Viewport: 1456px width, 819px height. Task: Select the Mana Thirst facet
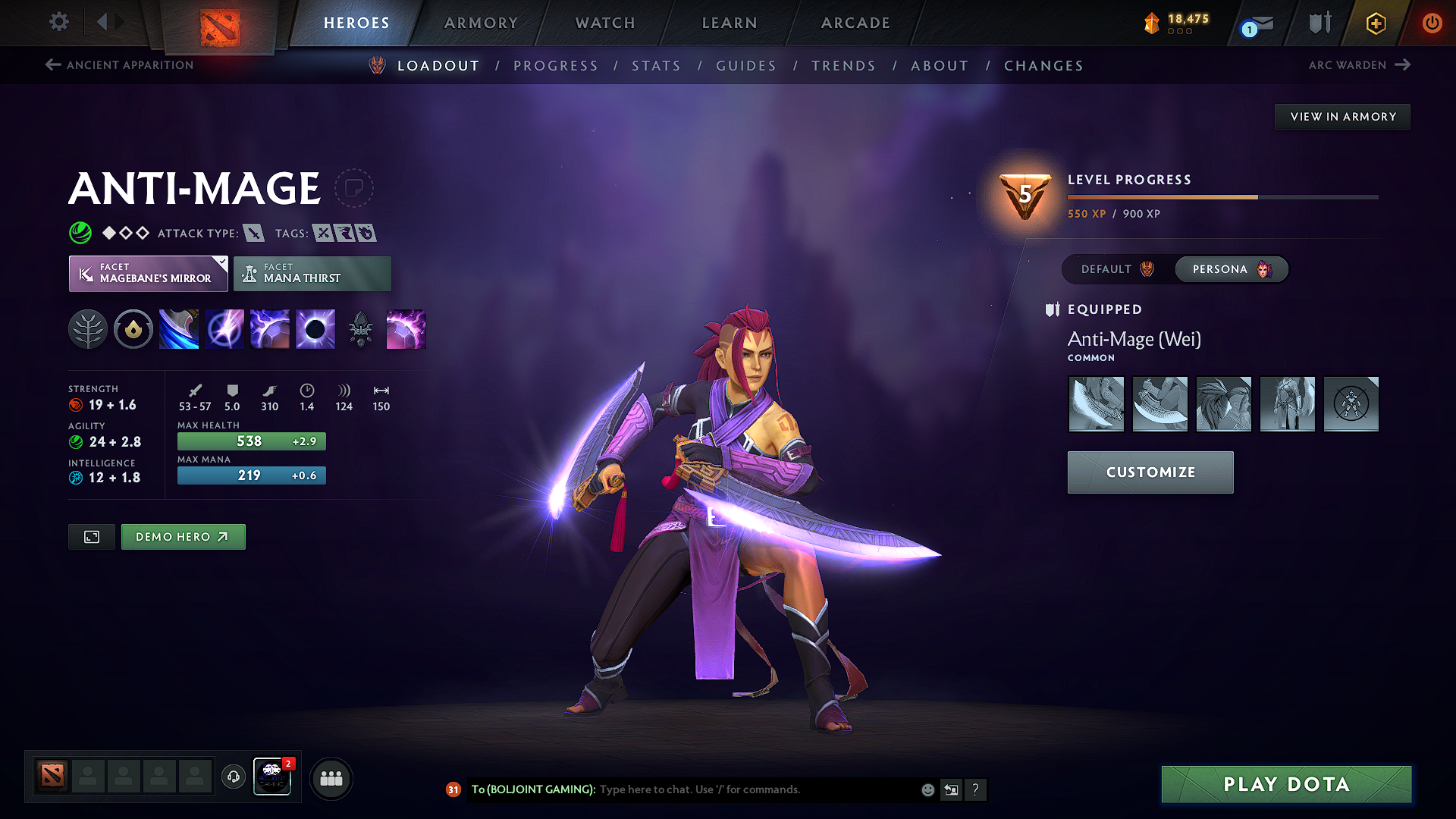[x=312, y=273]
